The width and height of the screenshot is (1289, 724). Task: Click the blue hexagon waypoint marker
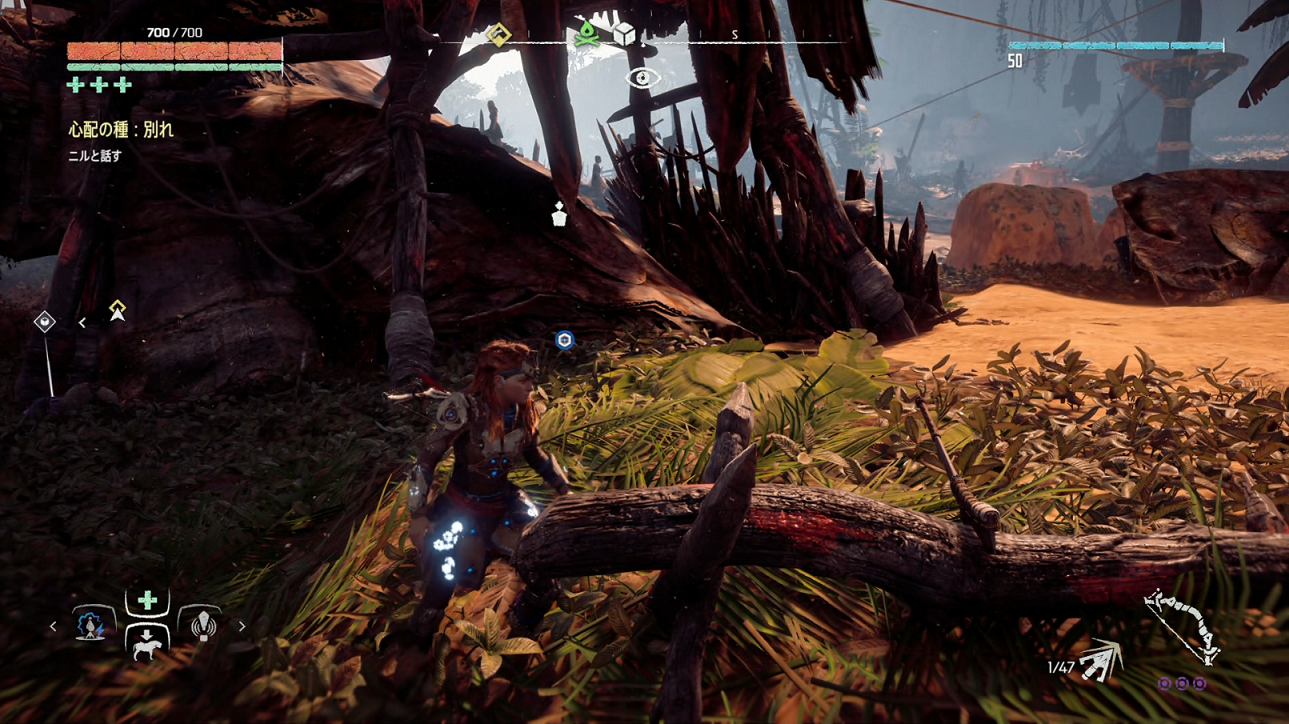pos(565,341)
